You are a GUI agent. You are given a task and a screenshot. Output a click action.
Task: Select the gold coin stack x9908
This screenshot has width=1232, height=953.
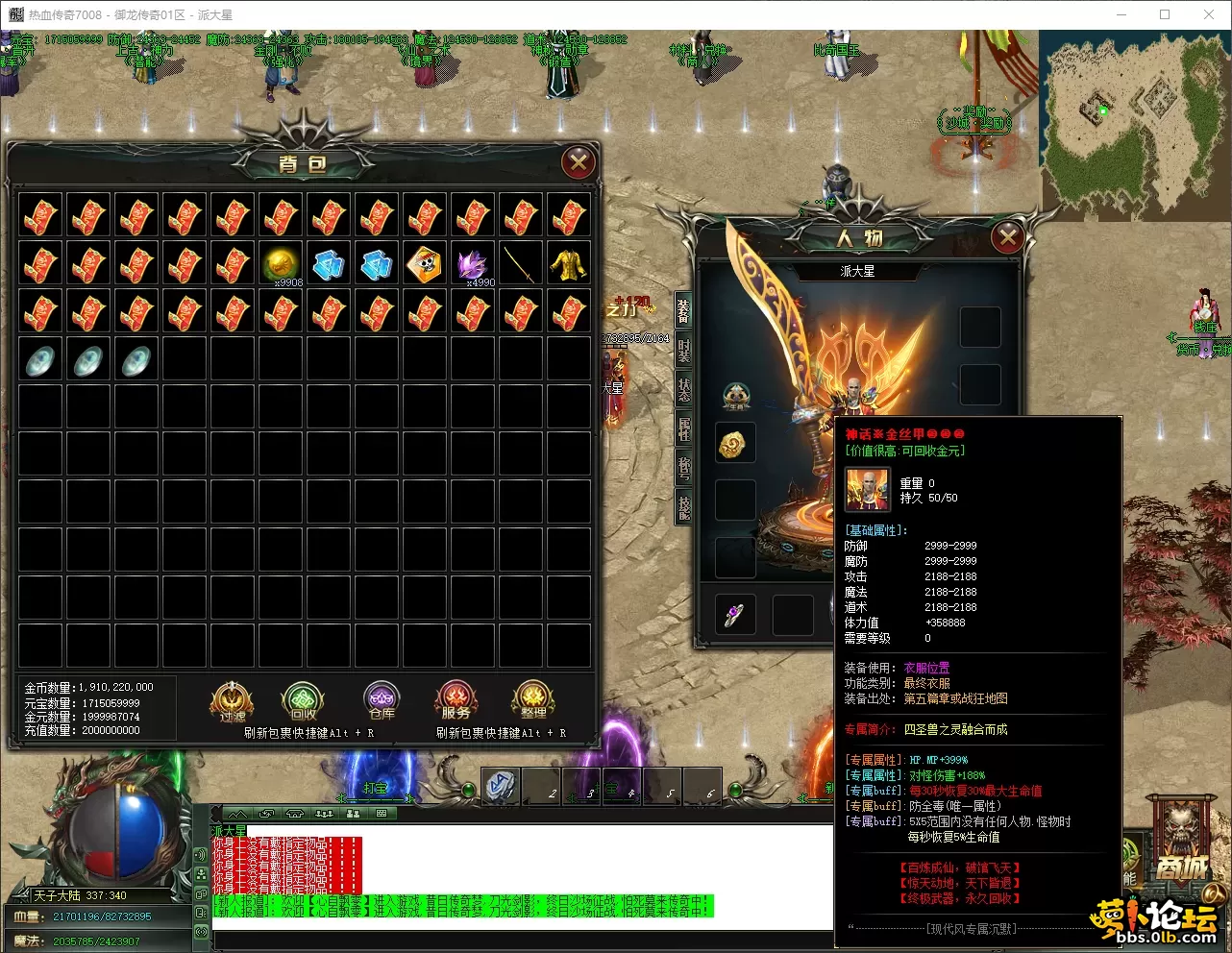[281, 264]
